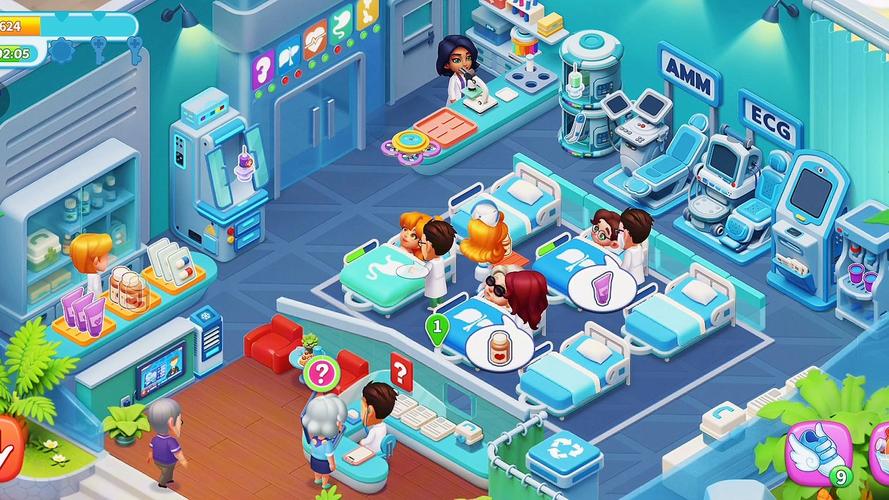This screenshot has height=500, width=889.
Task: Click the pink question mark bubble
Action: point(320,374)
